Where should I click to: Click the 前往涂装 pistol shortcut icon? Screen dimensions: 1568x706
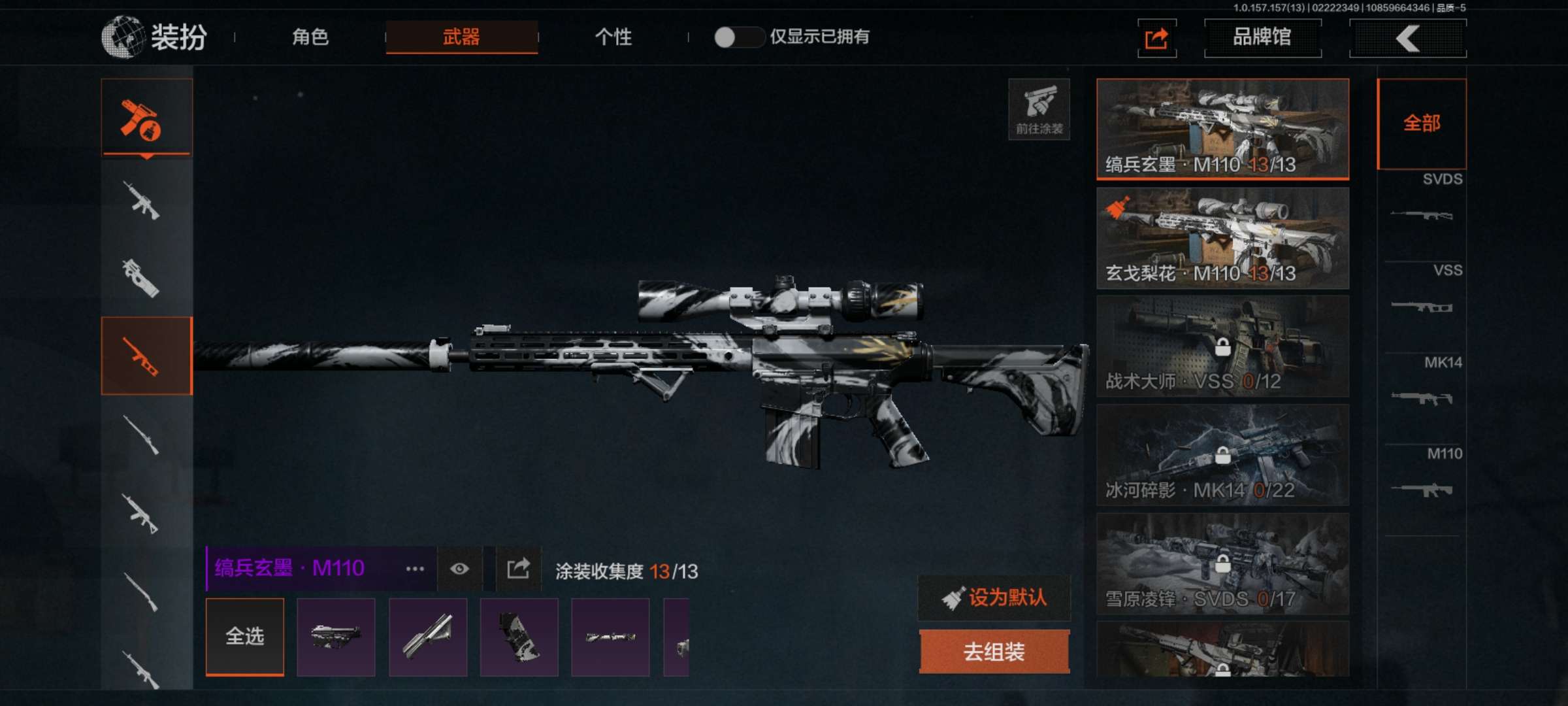tap(1039, 108)
